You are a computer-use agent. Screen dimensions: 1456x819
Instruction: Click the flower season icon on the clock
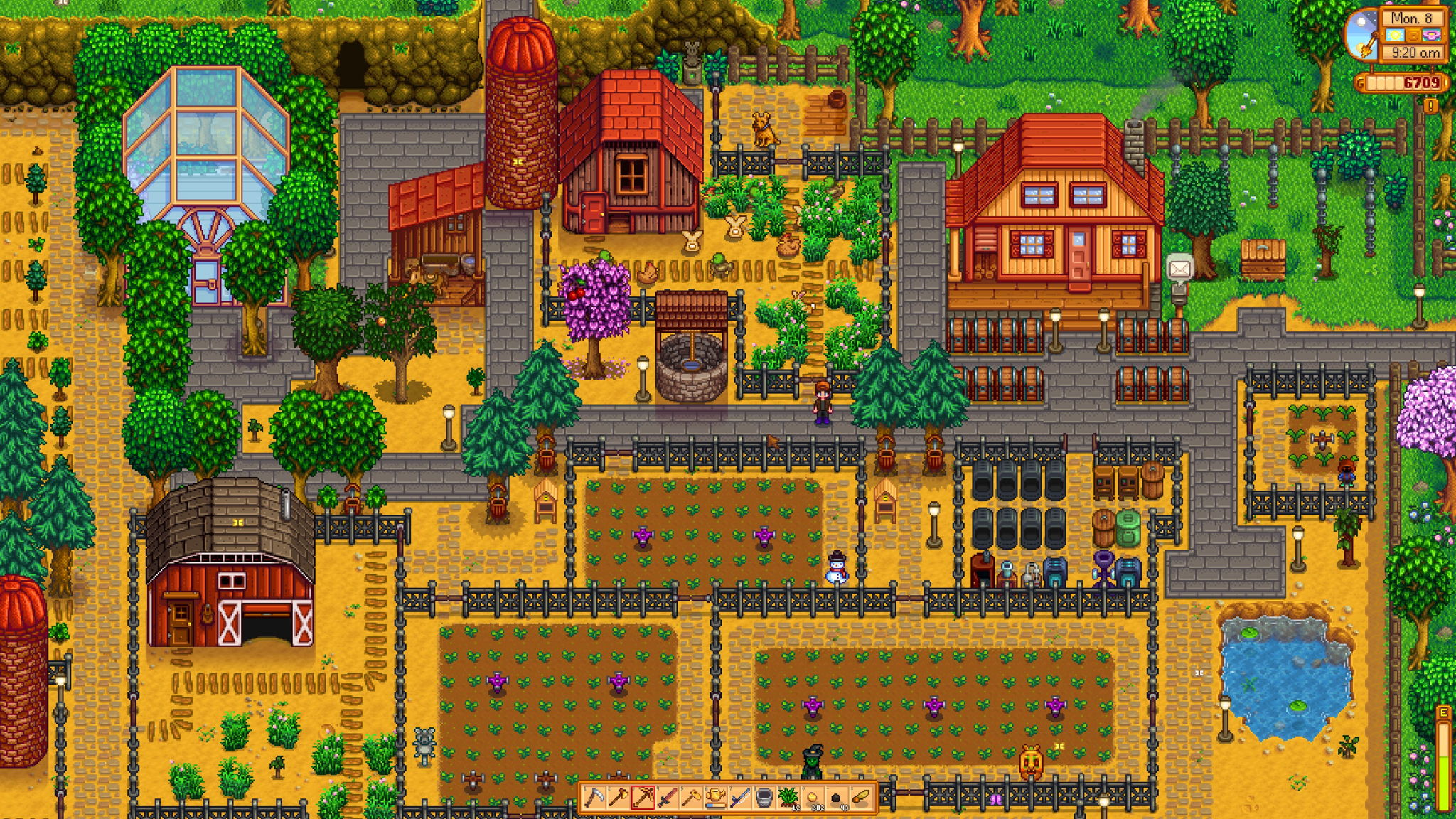[1432, 35]
